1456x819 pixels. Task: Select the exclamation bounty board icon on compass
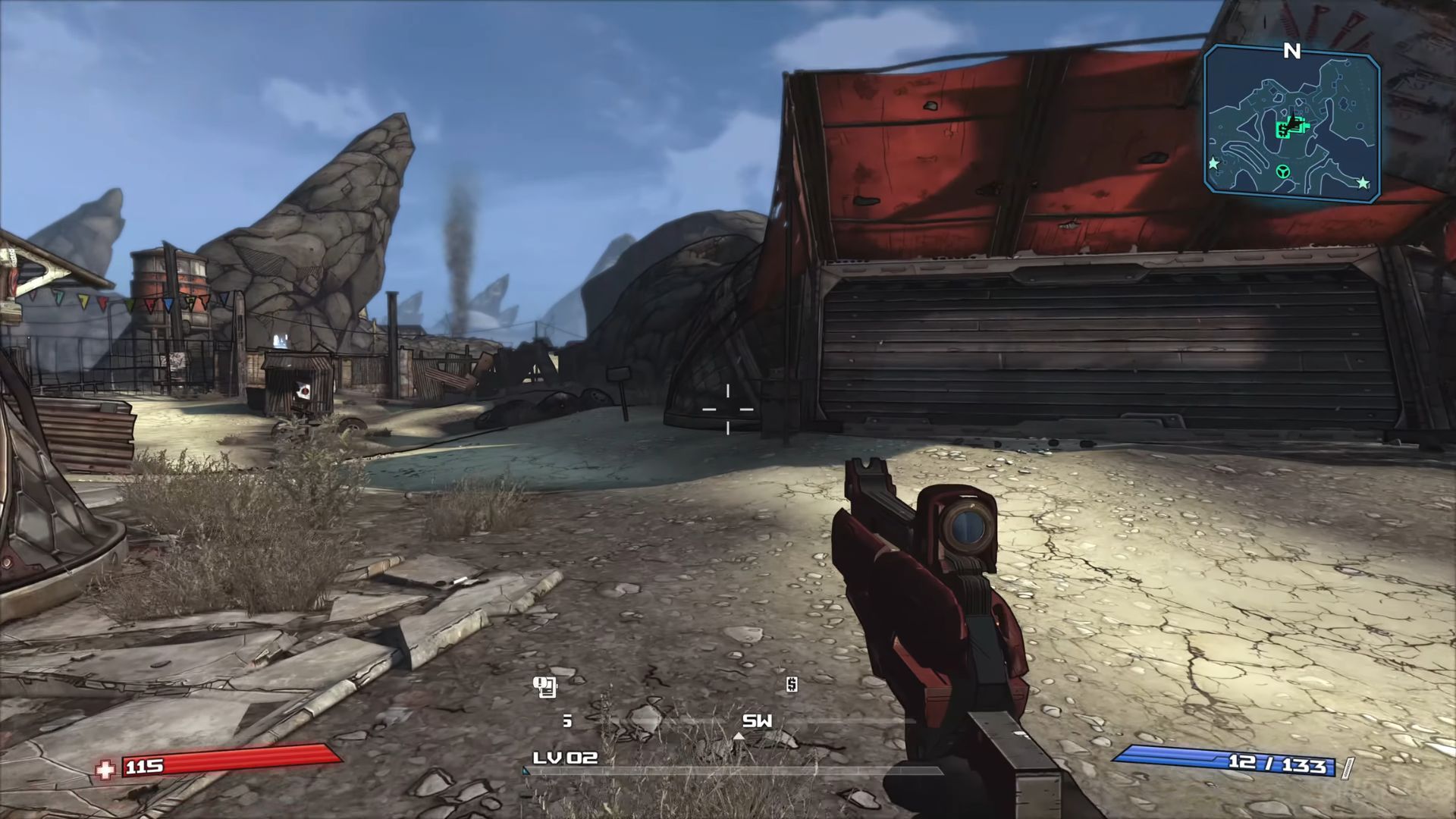544,687
